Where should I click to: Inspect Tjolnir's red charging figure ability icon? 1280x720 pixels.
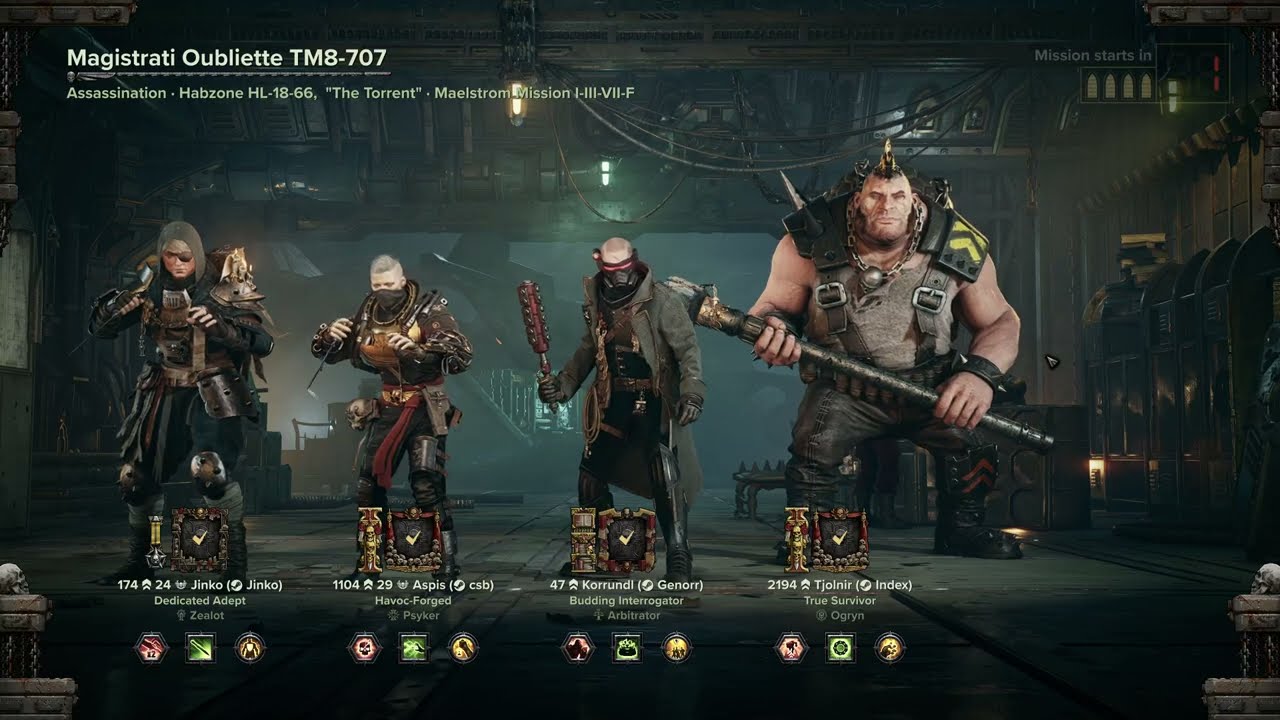[x=791, y=648]
